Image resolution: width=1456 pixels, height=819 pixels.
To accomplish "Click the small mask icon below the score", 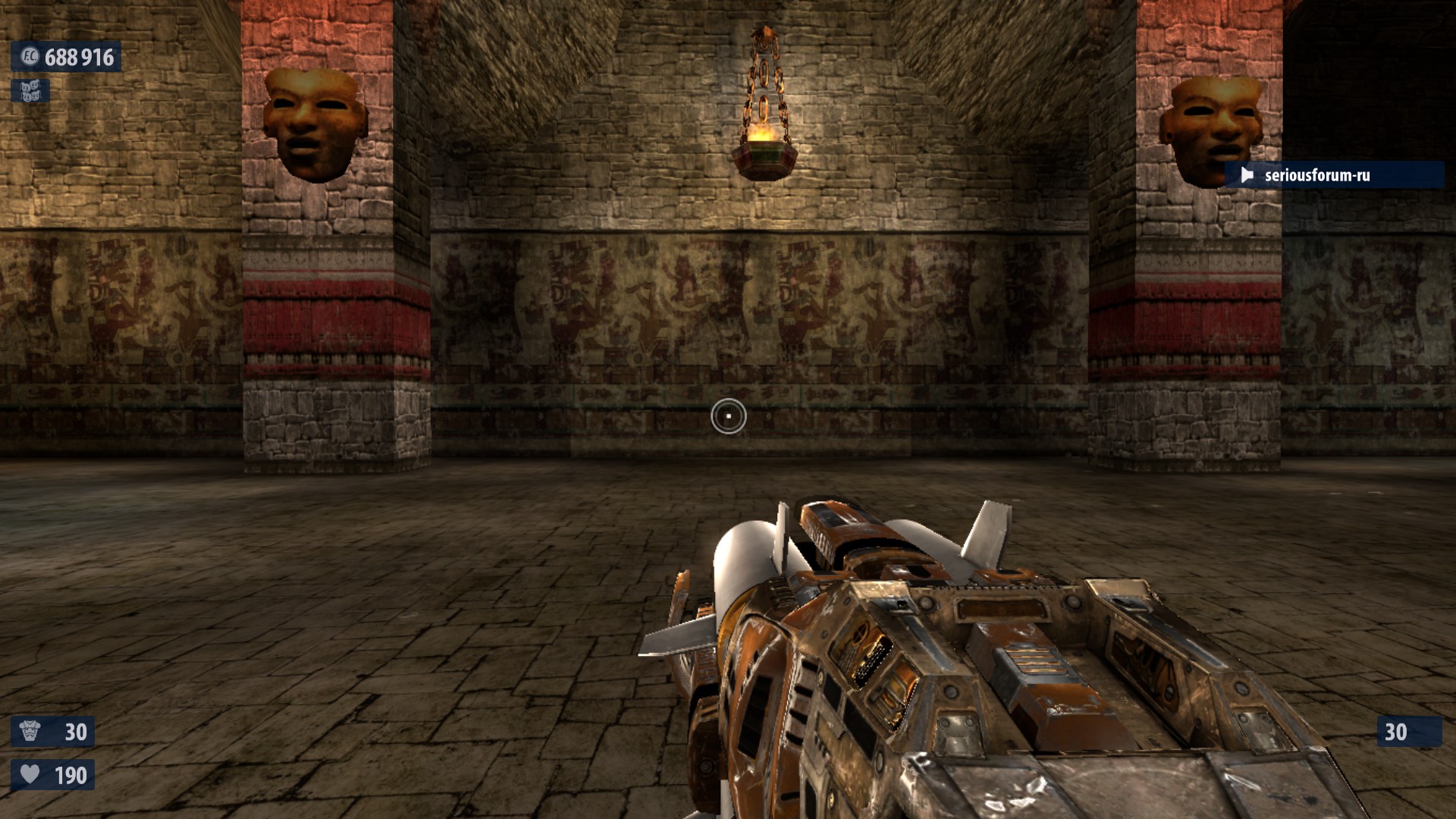I will [30, 92].
